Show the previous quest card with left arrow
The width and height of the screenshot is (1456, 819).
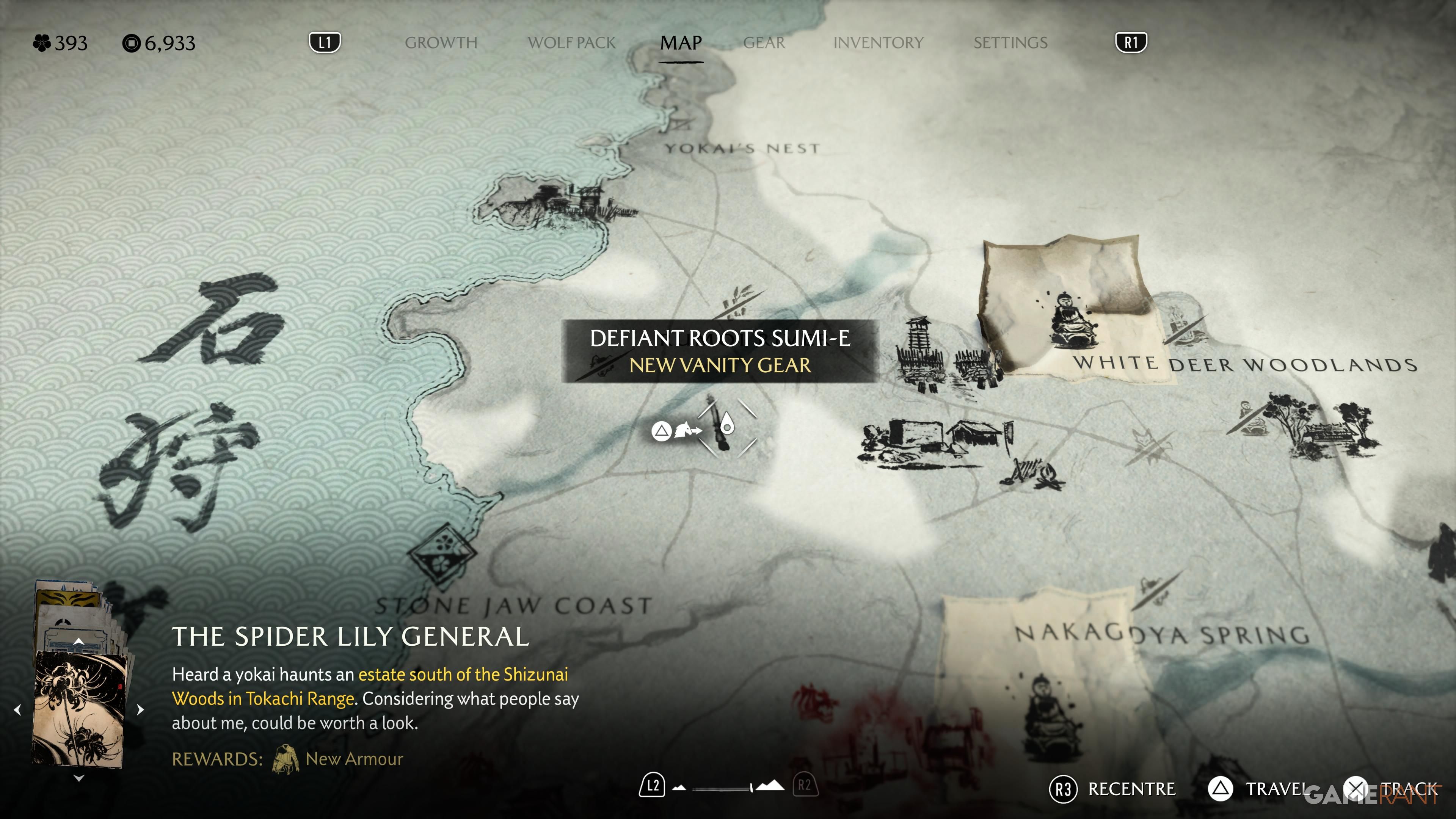tap(17, 709)
